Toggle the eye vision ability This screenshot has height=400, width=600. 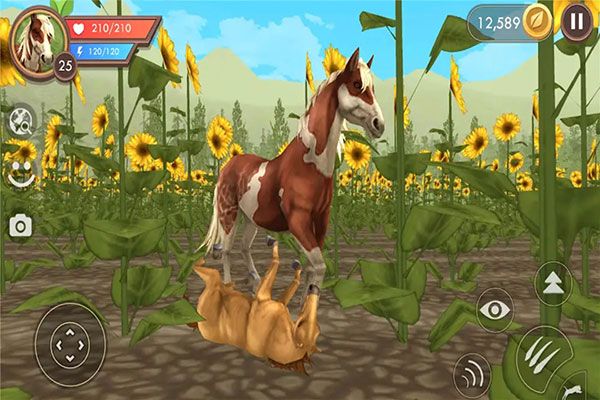pyautogui.click(x=494, y=310)
